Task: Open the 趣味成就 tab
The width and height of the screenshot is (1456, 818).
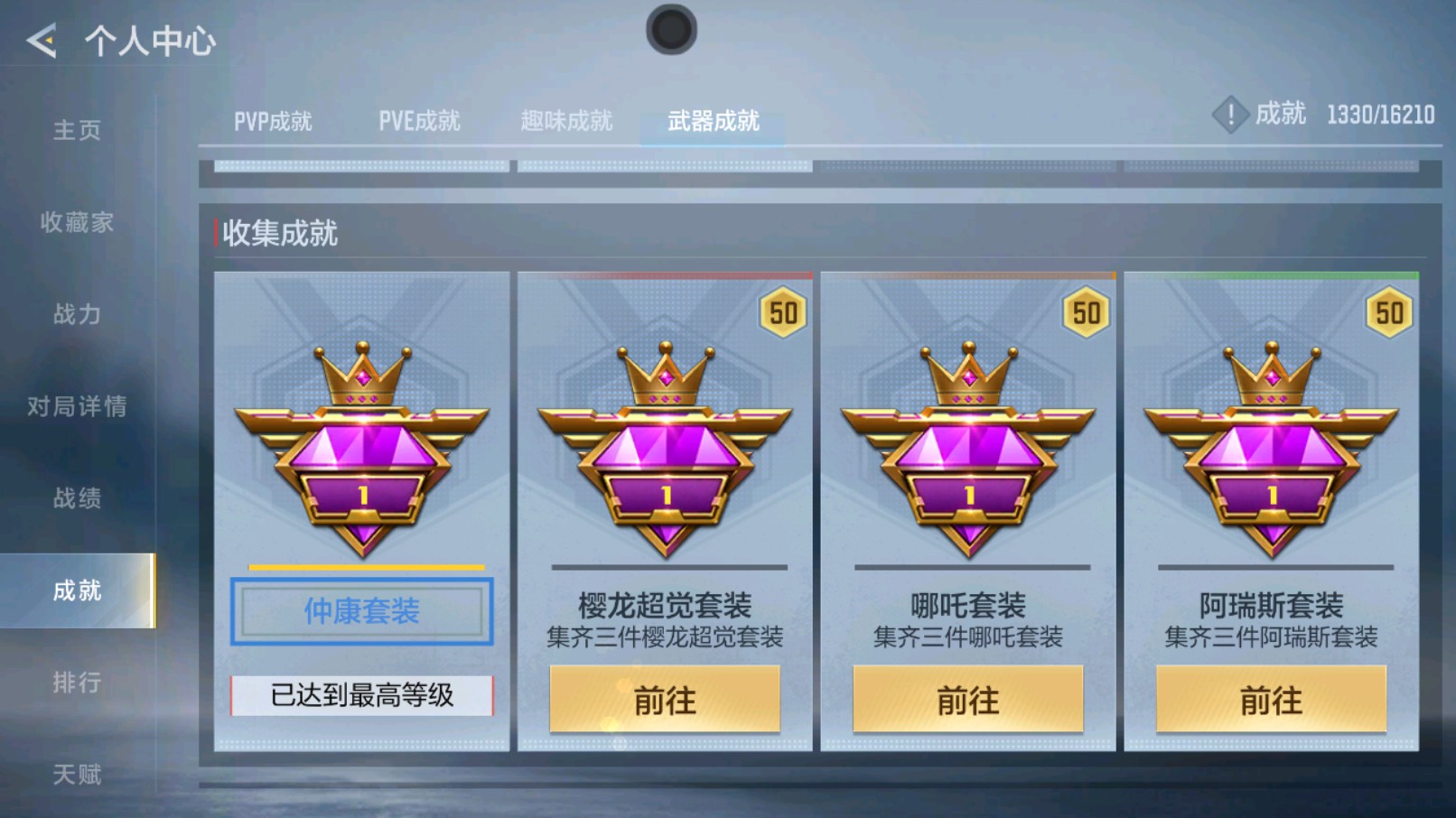Action: pos(566,121)
